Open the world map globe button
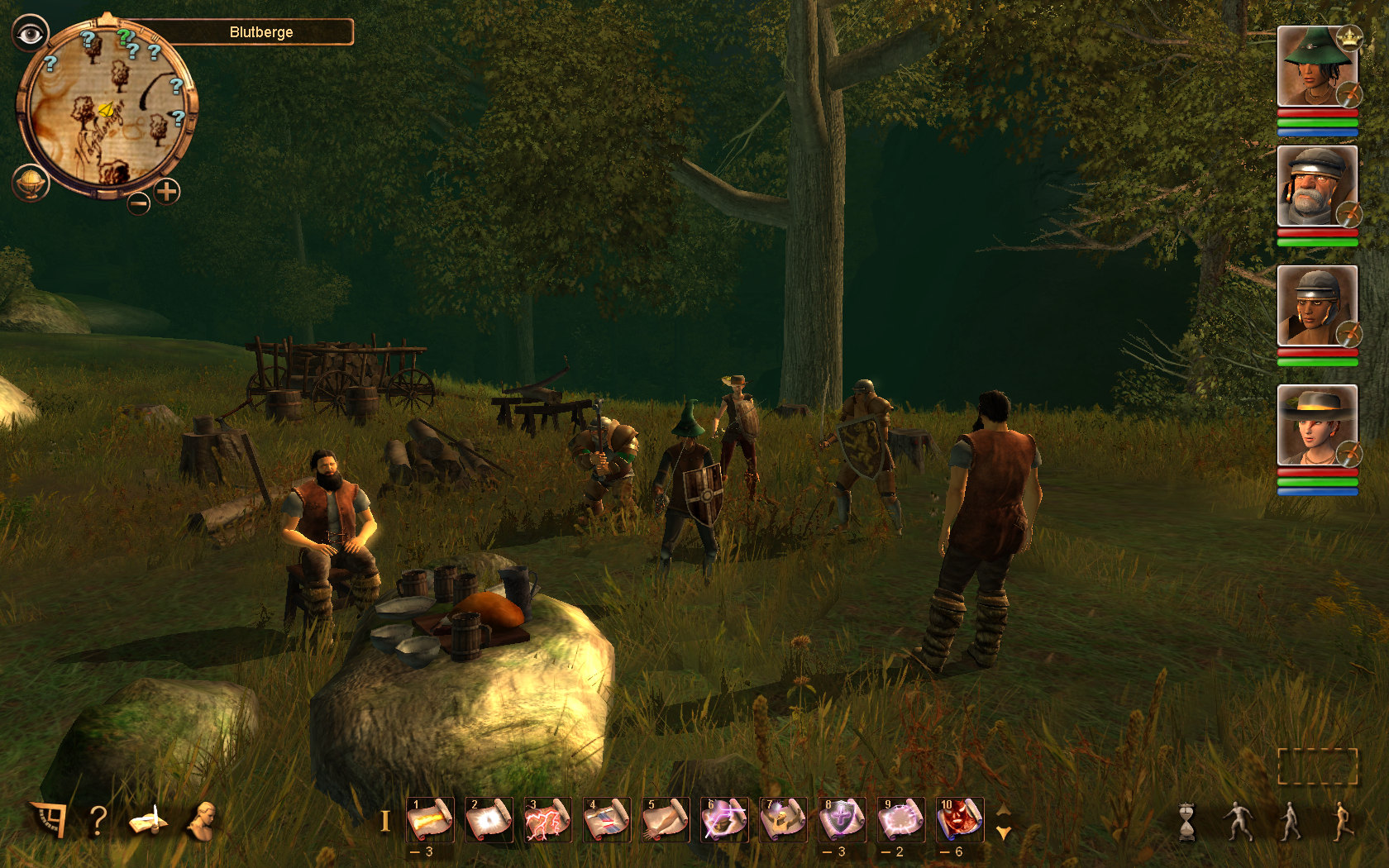This screenshot has height=868, width=1389. pos(31,182)
